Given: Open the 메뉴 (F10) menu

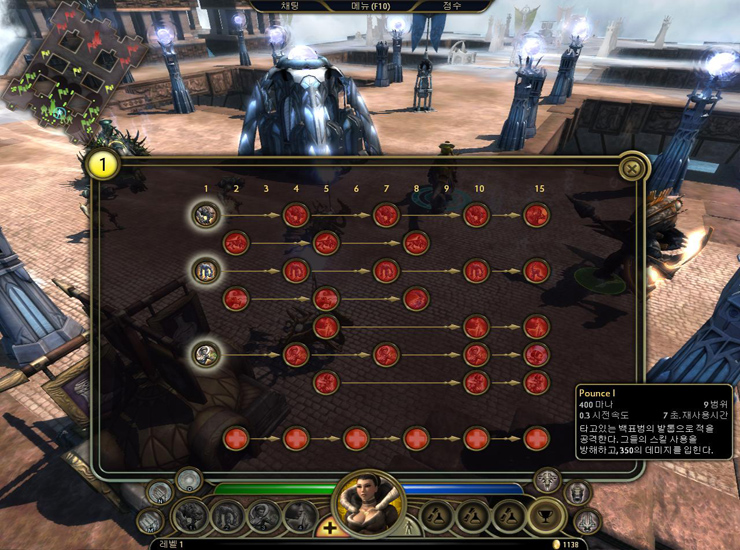Looking at the screenshot, I should pos(367,6).
